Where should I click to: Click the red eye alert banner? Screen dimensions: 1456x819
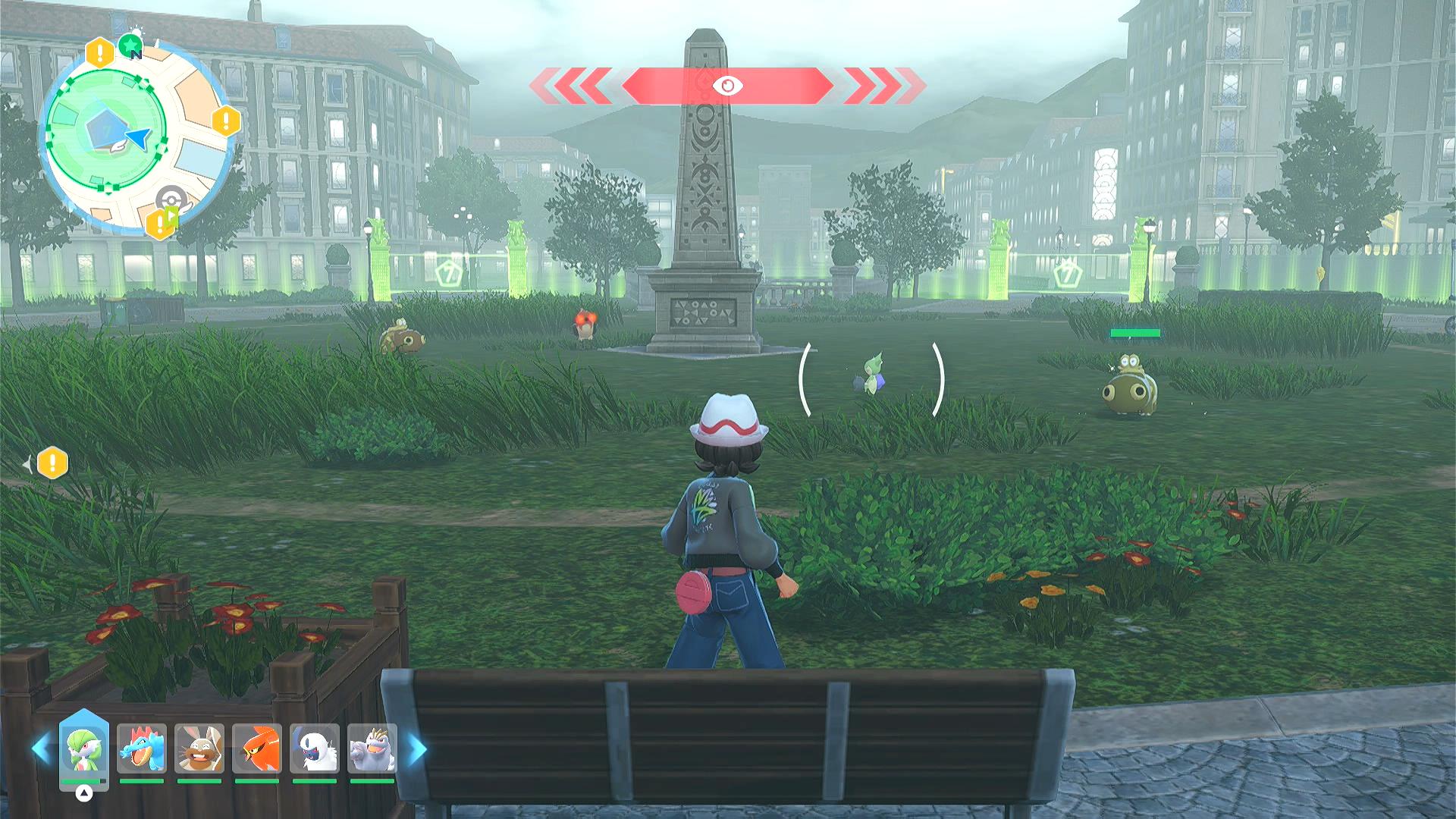pyautogui.click(x=726, y=86)
